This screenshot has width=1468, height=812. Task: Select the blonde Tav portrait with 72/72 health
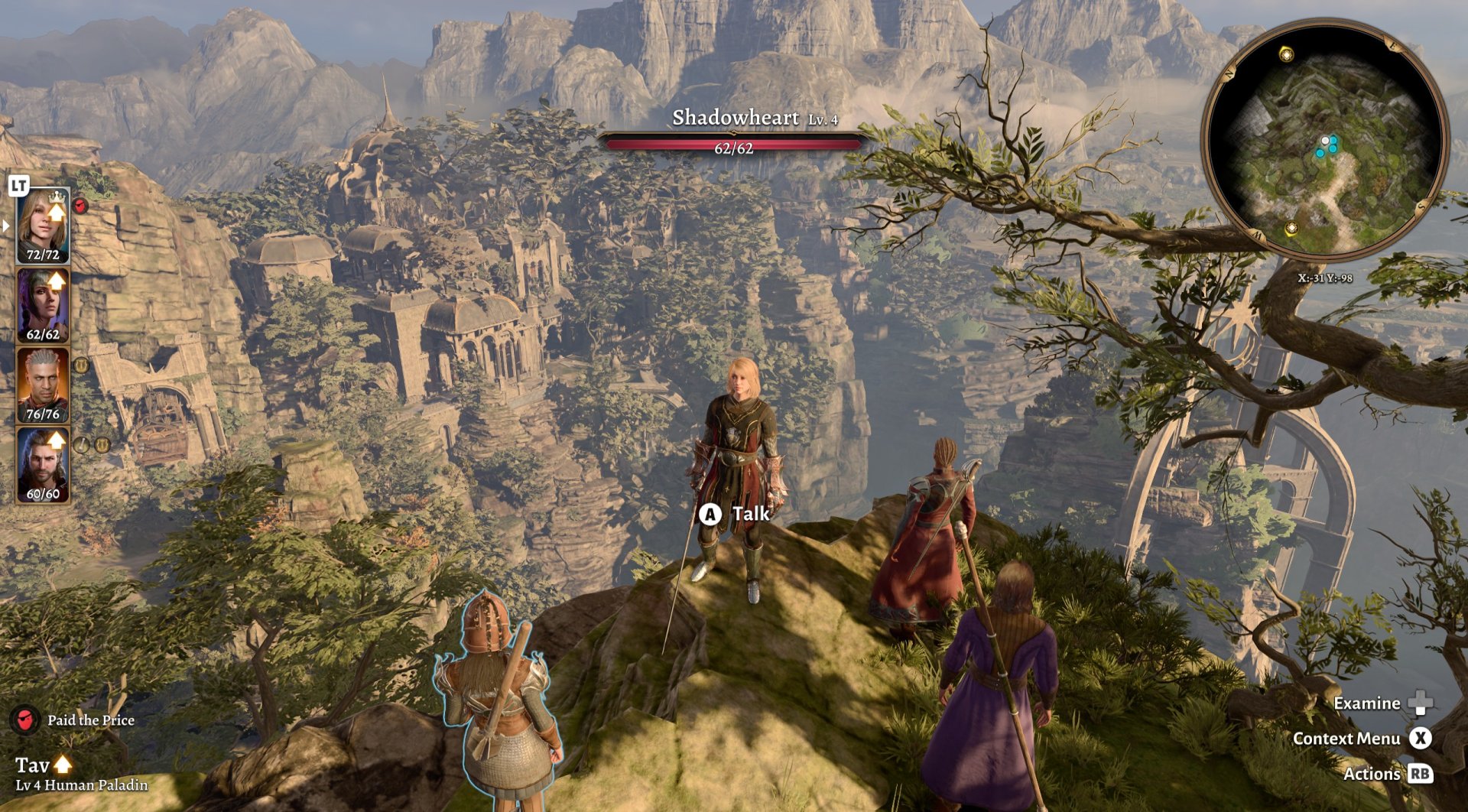(43, 225)
